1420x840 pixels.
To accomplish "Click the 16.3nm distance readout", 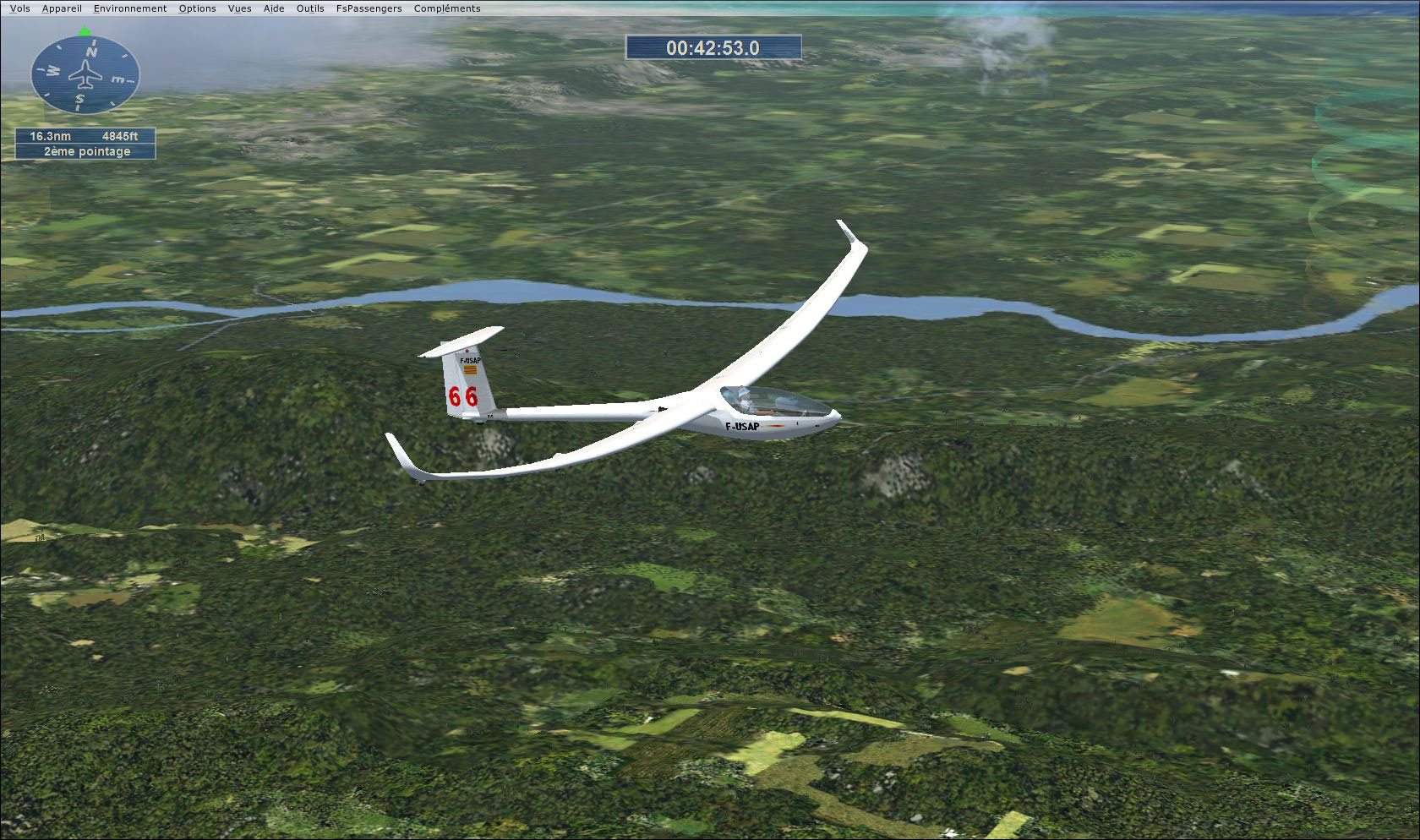I will point(49,135).
